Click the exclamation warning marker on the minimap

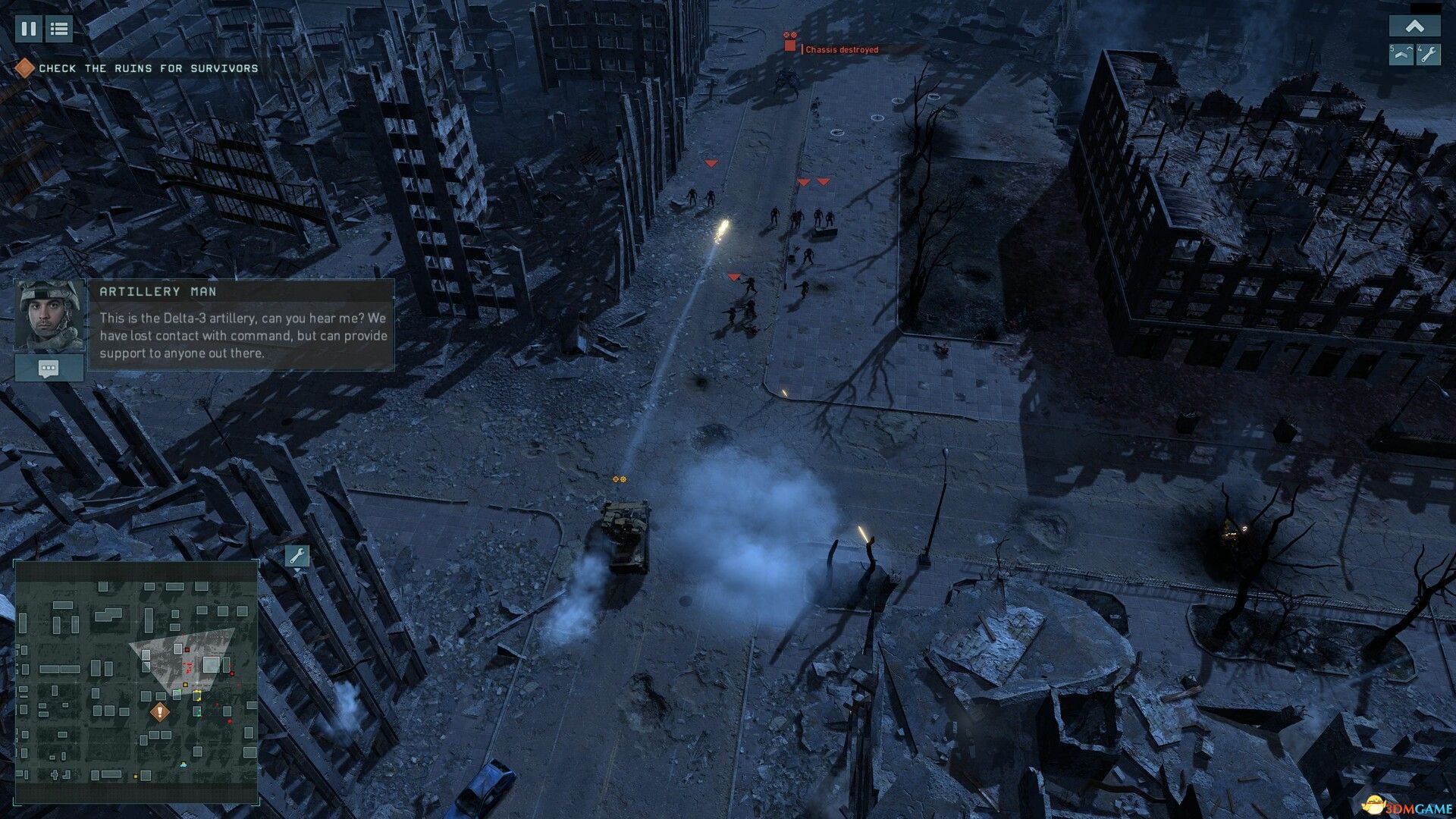click(x=160, y=711)
